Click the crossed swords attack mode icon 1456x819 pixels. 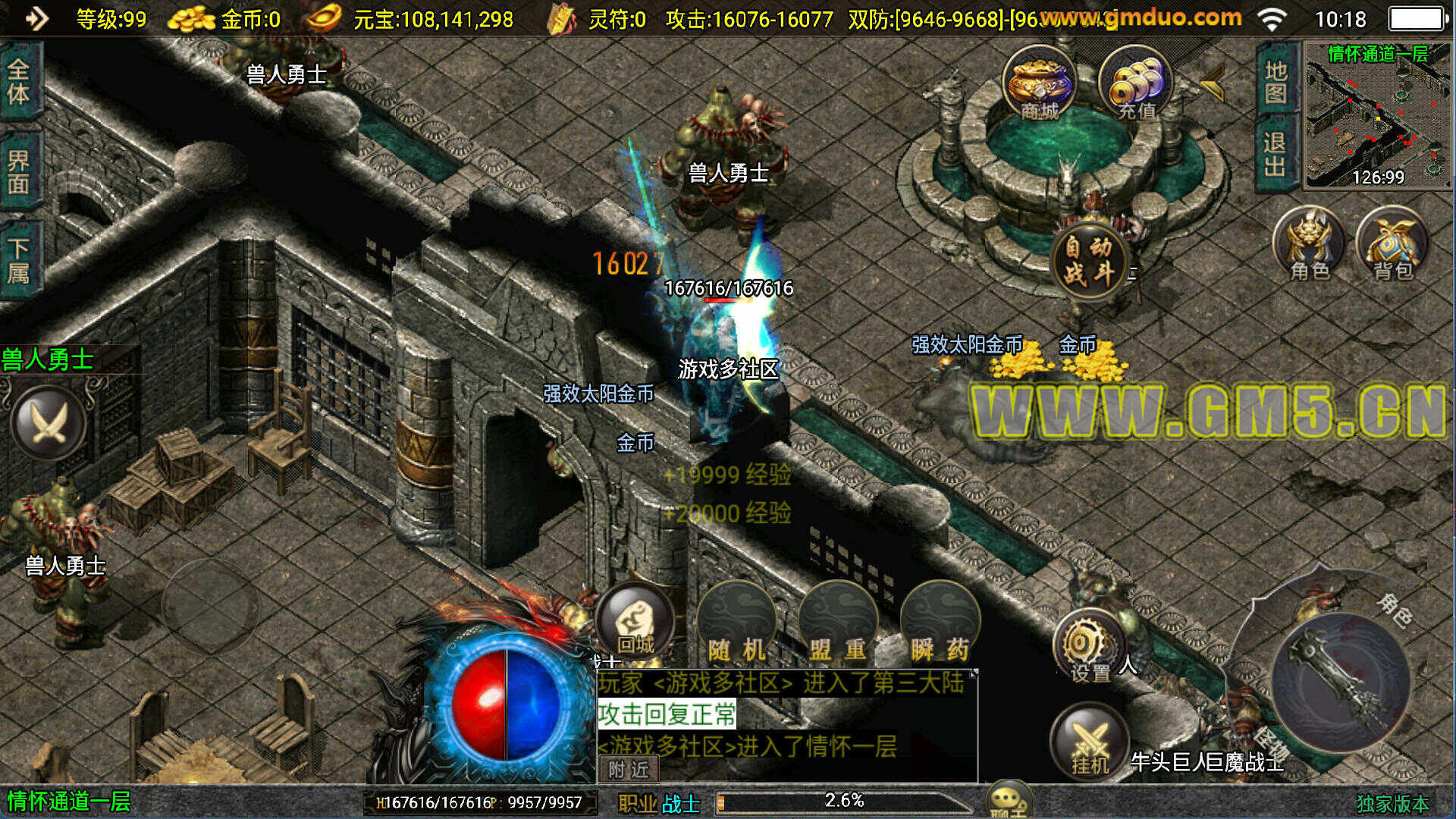click(x=49, y=423)
